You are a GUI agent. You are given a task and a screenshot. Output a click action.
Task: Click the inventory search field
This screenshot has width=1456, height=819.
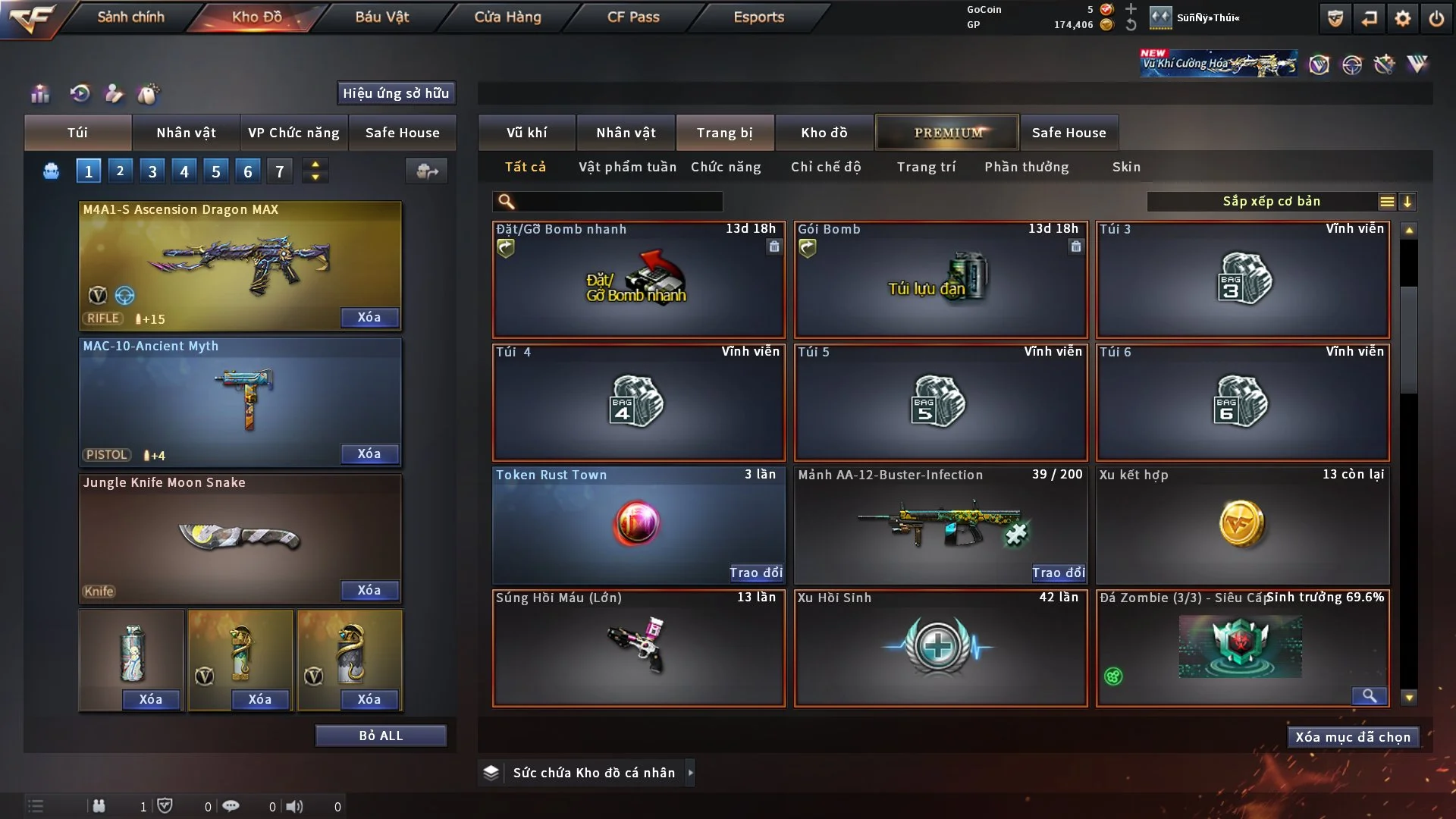[618, 202]
